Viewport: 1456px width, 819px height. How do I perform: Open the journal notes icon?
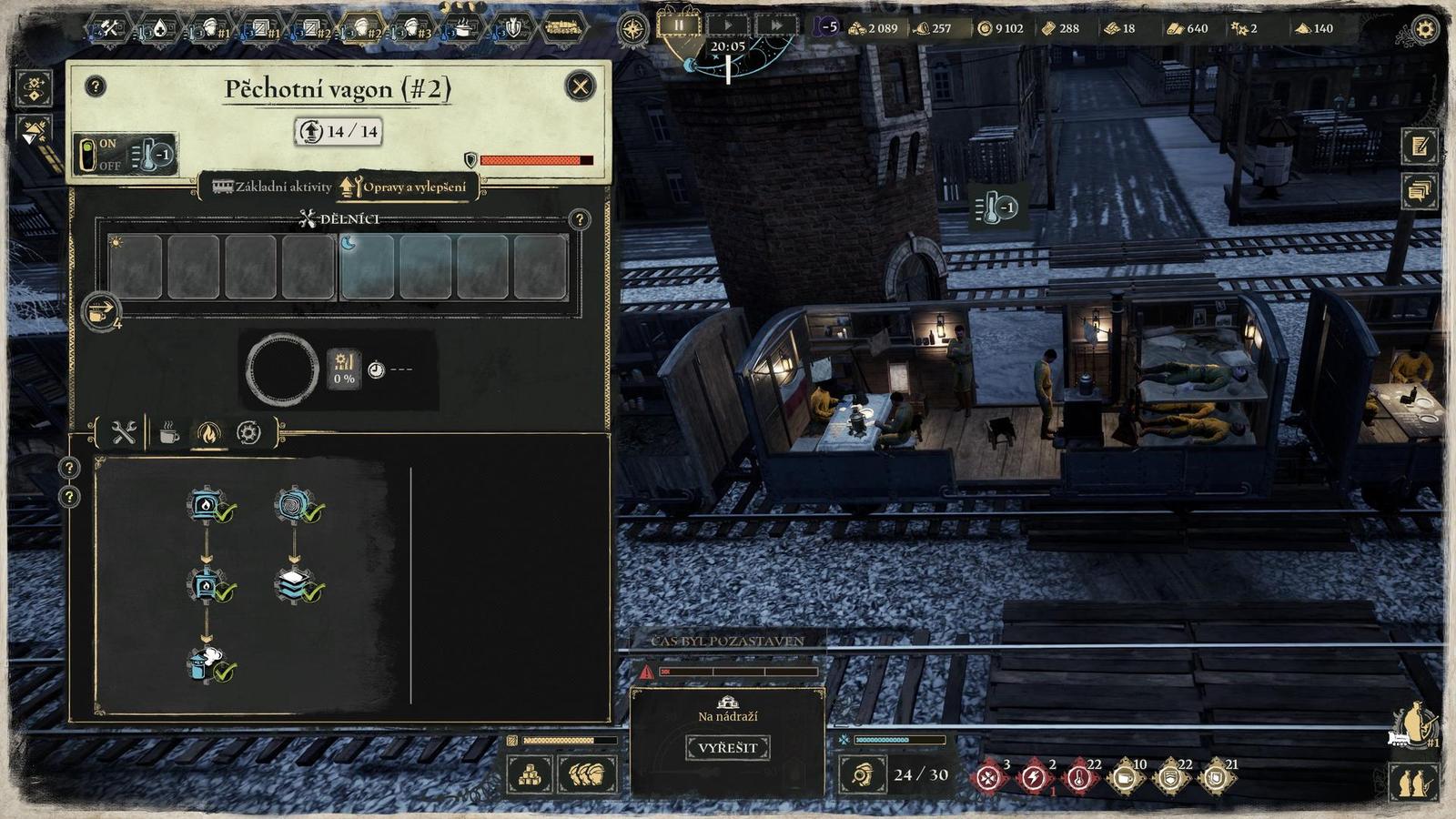click(x=1420, y=147)
